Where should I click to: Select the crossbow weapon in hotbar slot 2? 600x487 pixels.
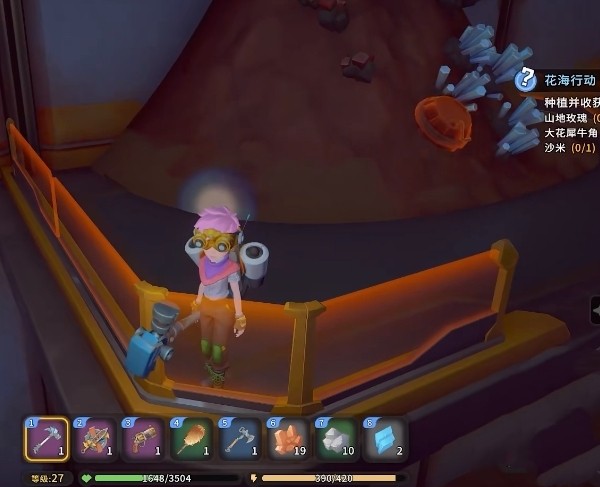tap(95, 439)
